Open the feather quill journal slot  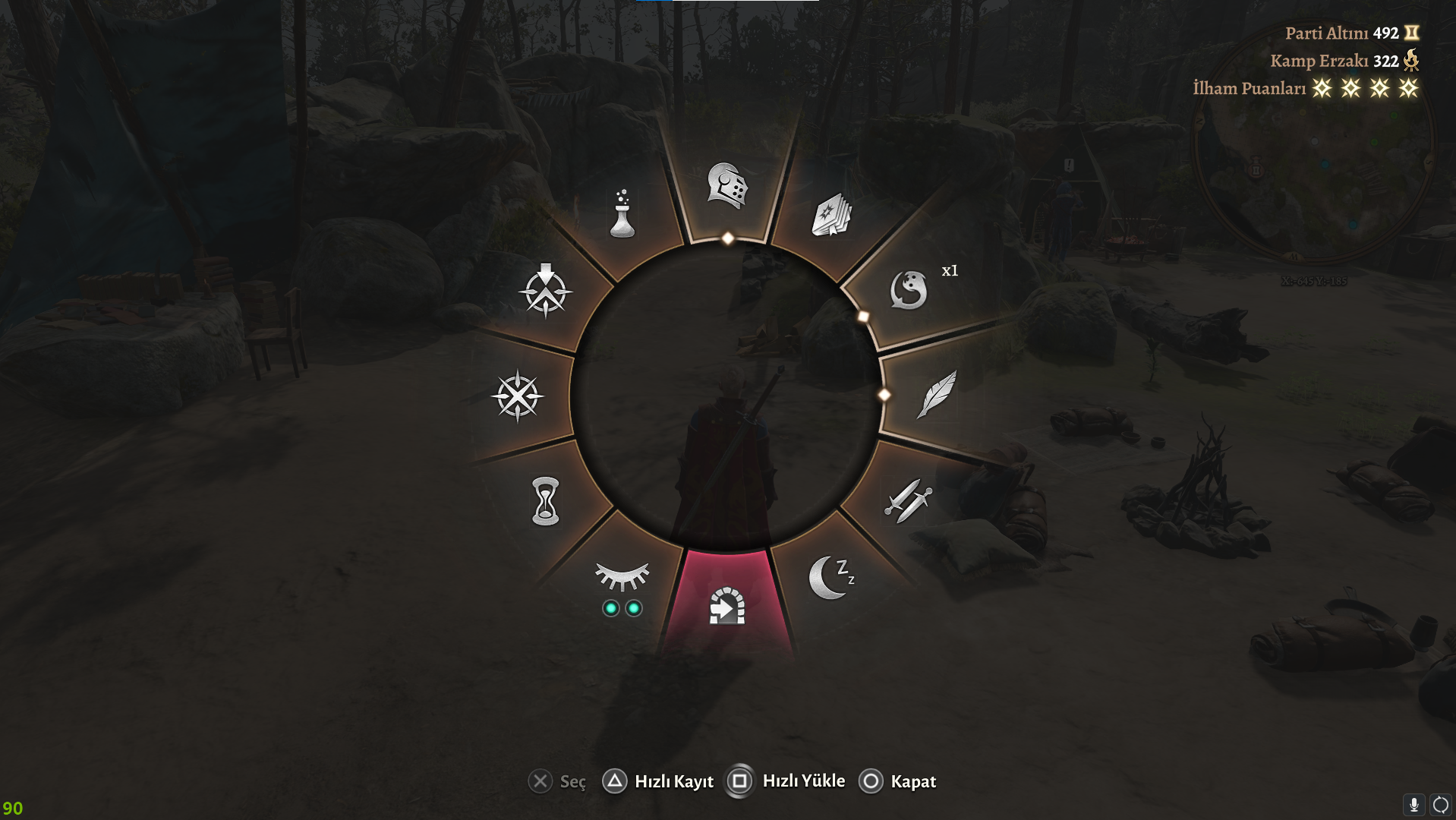point(937,394)
